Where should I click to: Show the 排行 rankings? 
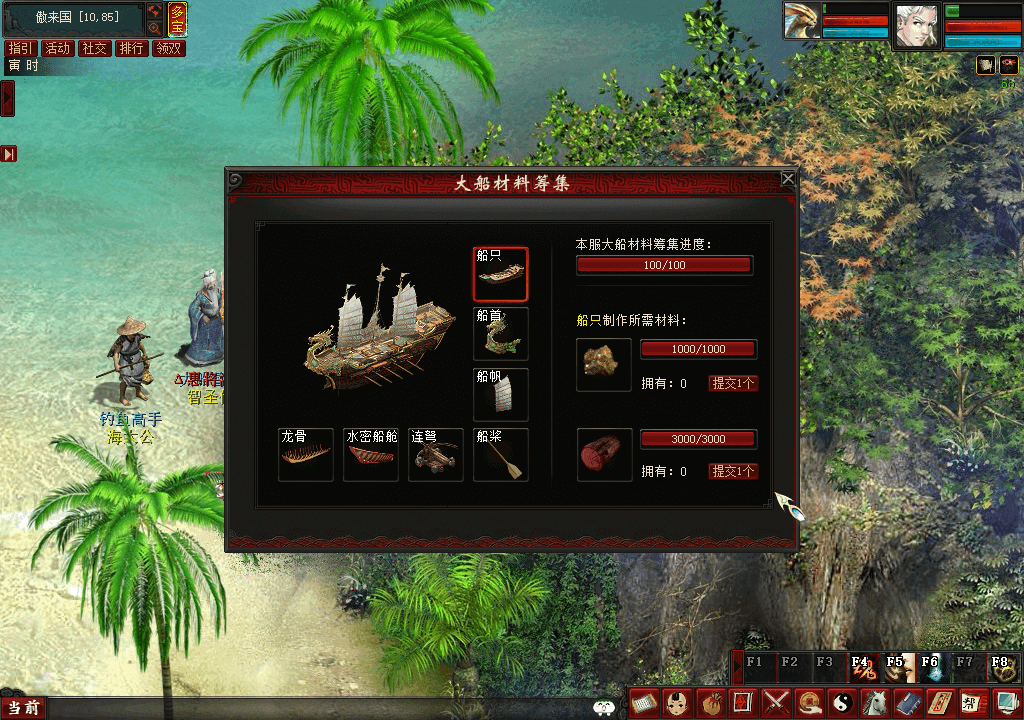coord(131,48)
